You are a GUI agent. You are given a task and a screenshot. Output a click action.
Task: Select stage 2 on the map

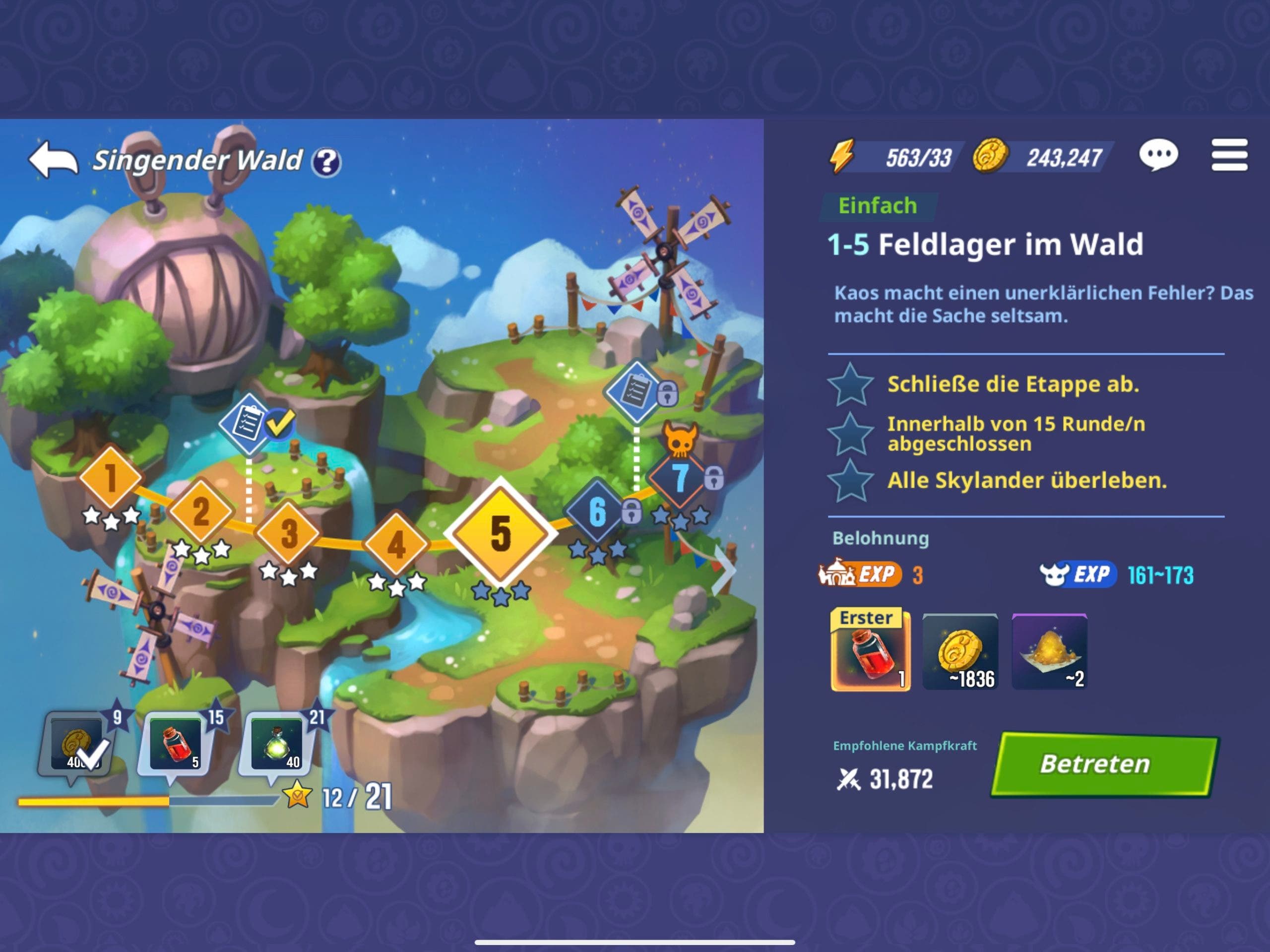200,510
